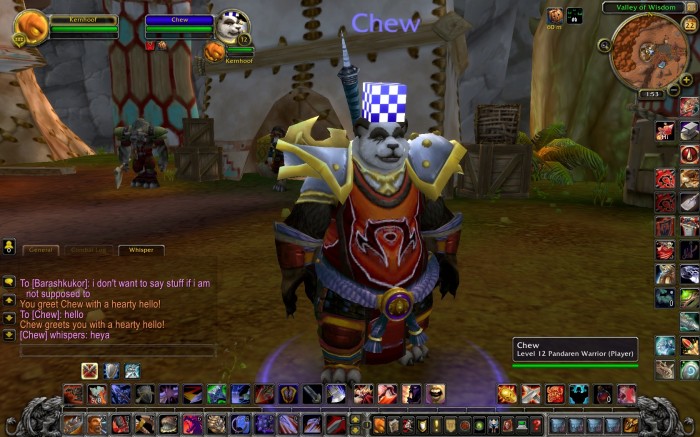Click the pumpkin buff icon showing 60 m
The width and height of the screenshot is (700, 437).
click(554, 15)
